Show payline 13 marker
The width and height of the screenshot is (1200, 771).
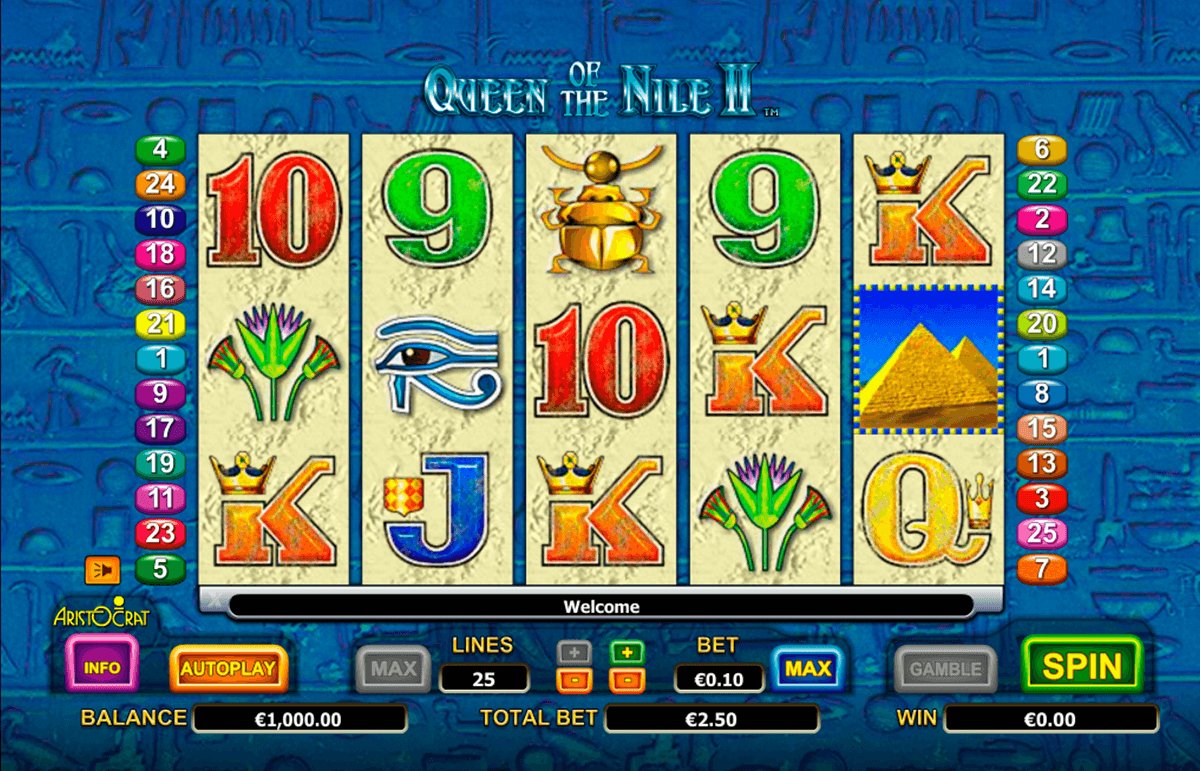point(1041,463)
